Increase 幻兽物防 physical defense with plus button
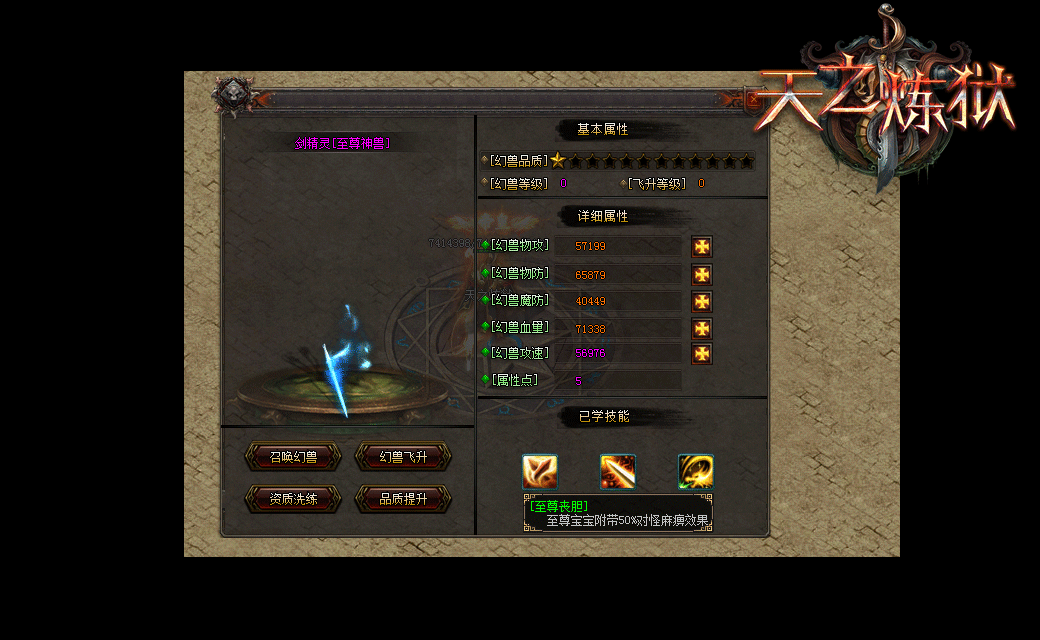The image size is (1040, 640). pyautogui.click(x=702, y=274)
